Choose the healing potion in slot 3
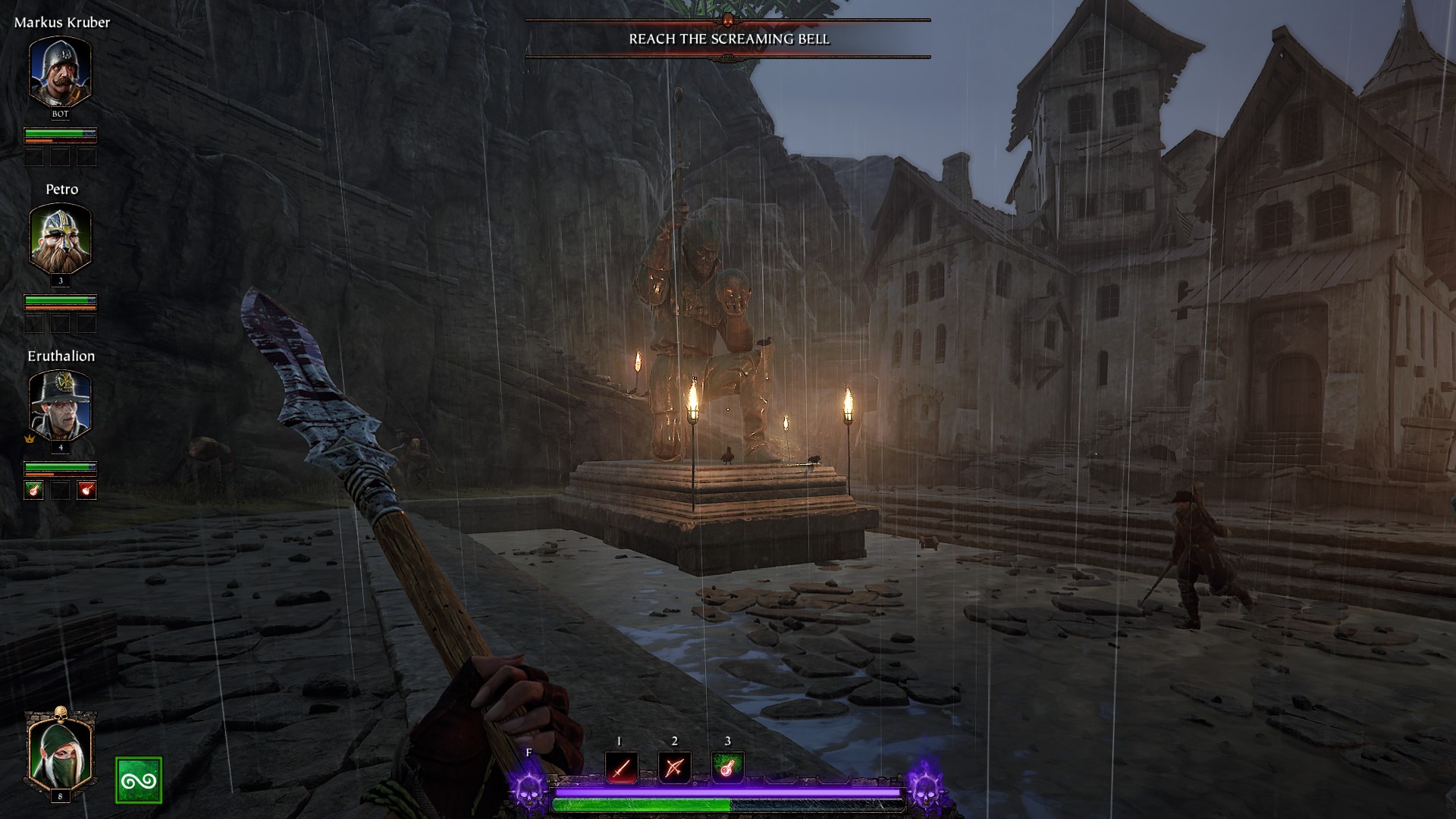Image resolution: width=1456 pixels, height=819 pixels. click(x=727, y=768)
